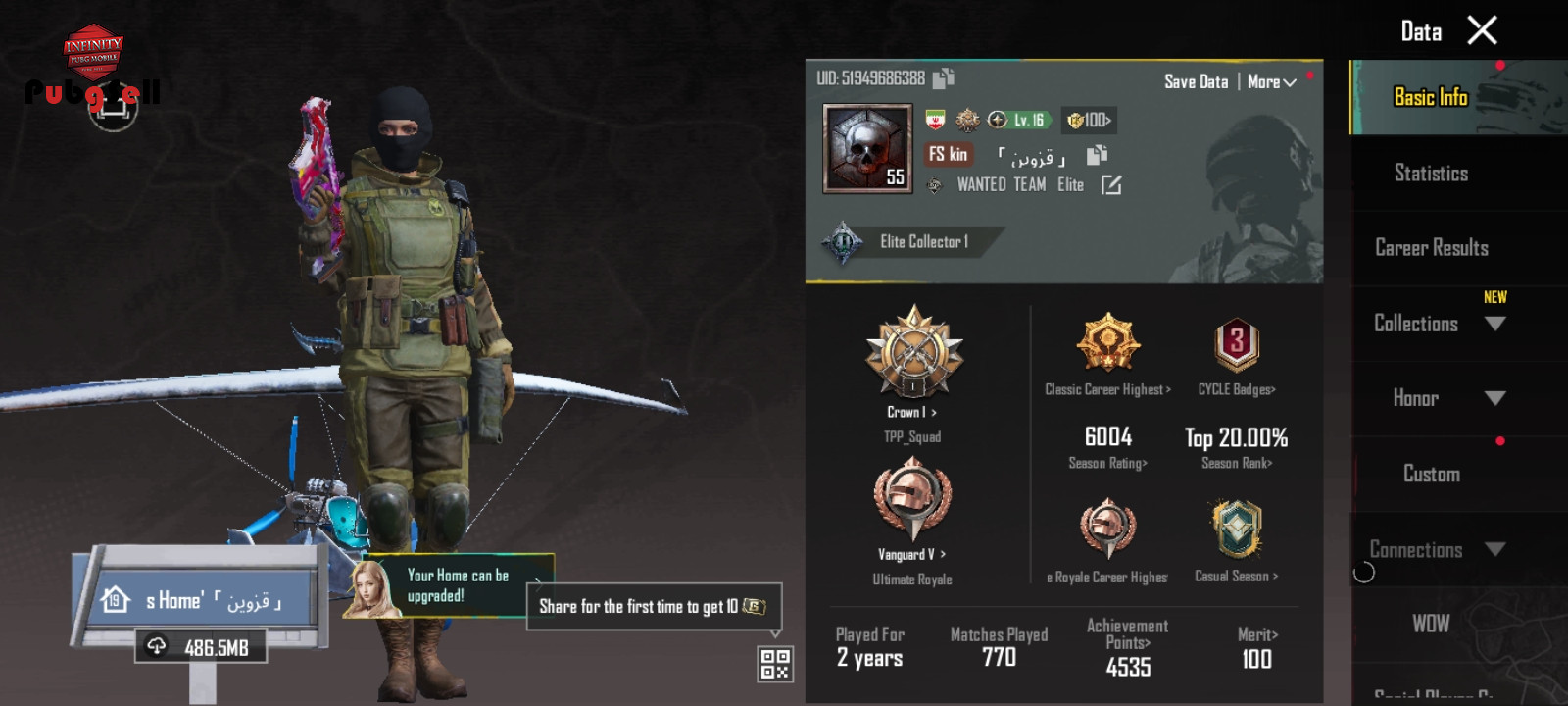Open the QR code icon

(774, 664)
